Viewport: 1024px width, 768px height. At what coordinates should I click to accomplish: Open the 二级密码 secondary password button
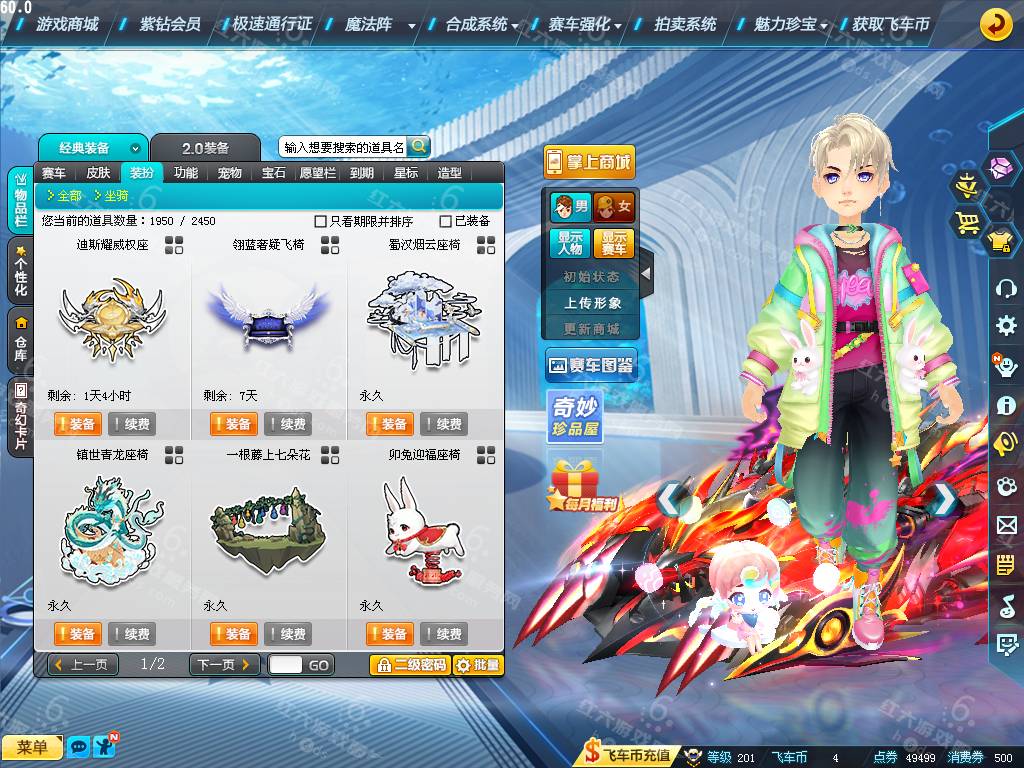click(x=409, y=665)
